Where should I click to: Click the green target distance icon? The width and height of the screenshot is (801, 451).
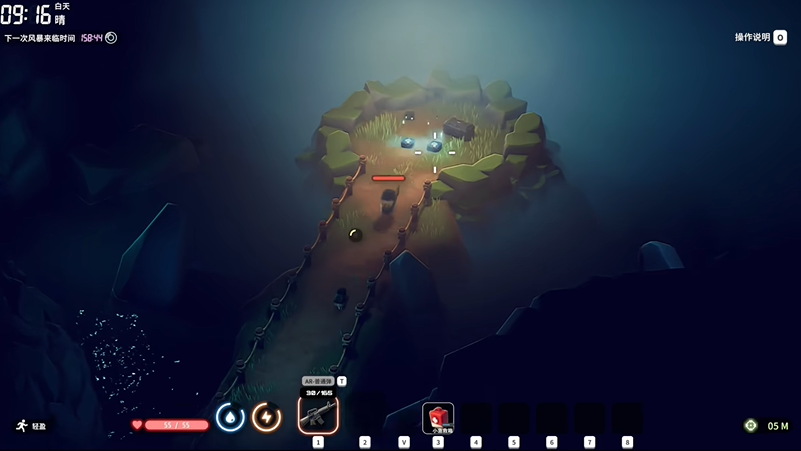coord(751,426)
